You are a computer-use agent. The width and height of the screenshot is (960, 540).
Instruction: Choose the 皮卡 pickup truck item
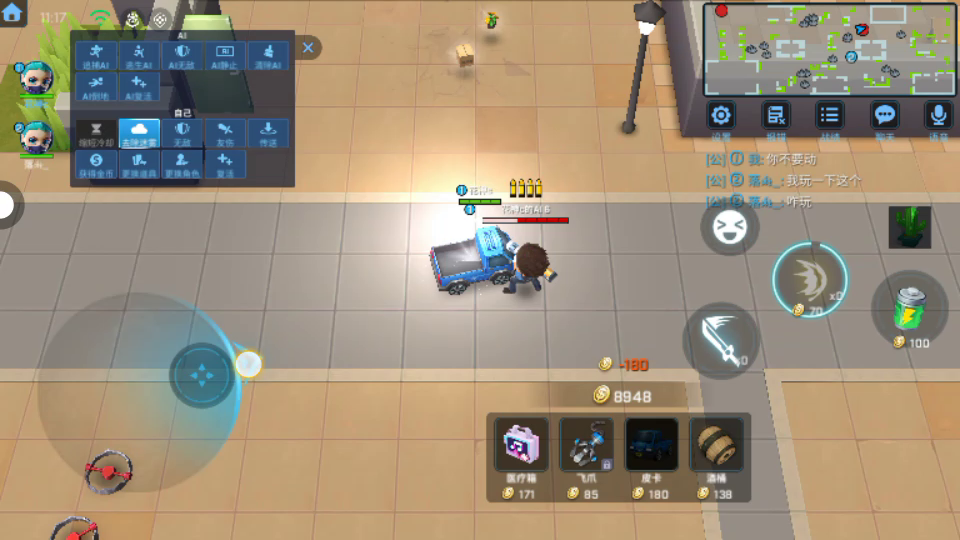pos(652,451)
